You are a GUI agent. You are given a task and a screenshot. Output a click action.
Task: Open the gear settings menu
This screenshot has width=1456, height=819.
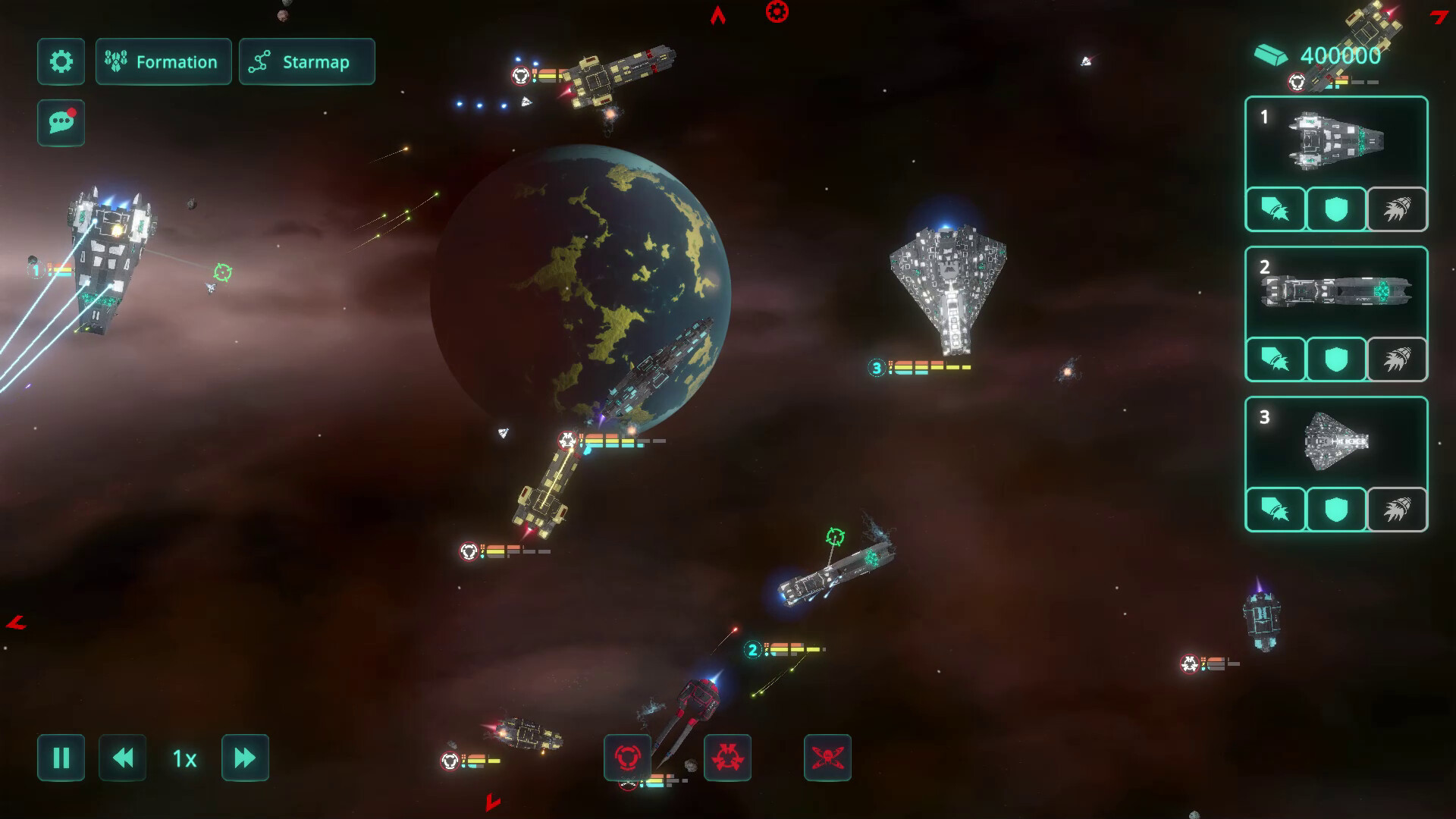[x=61, y=61]
